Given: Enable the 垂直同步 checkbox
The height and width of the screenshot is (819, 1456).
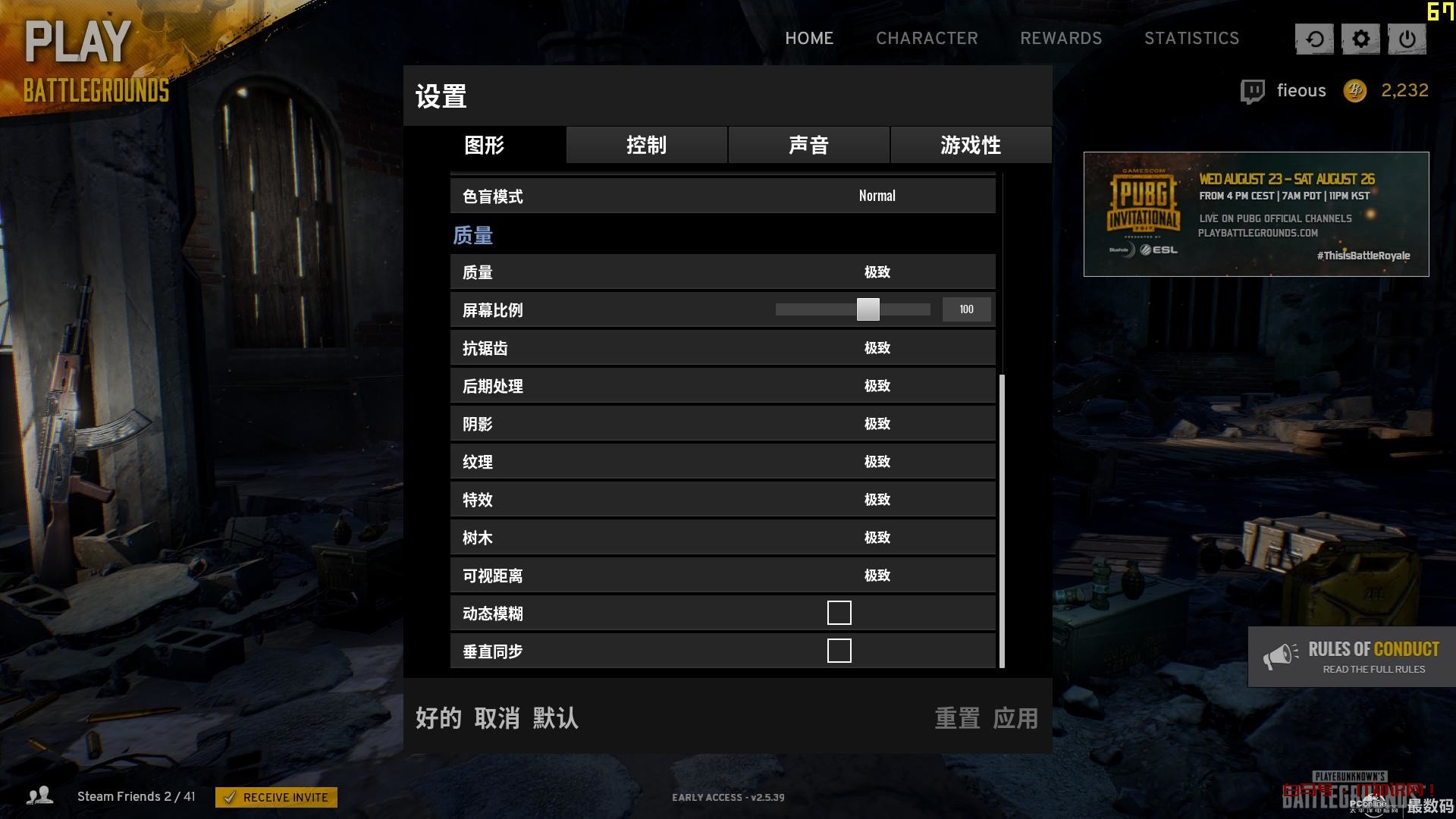Looking at the screenshot, I should pos(839,650).
